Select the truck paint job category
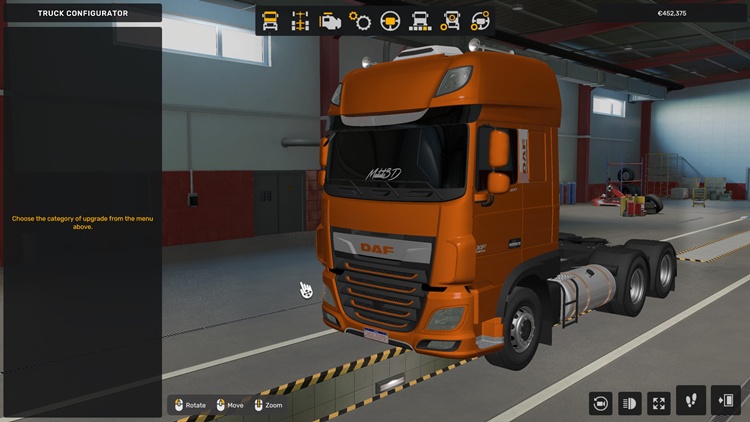The image size is (750, 422). 421,20
